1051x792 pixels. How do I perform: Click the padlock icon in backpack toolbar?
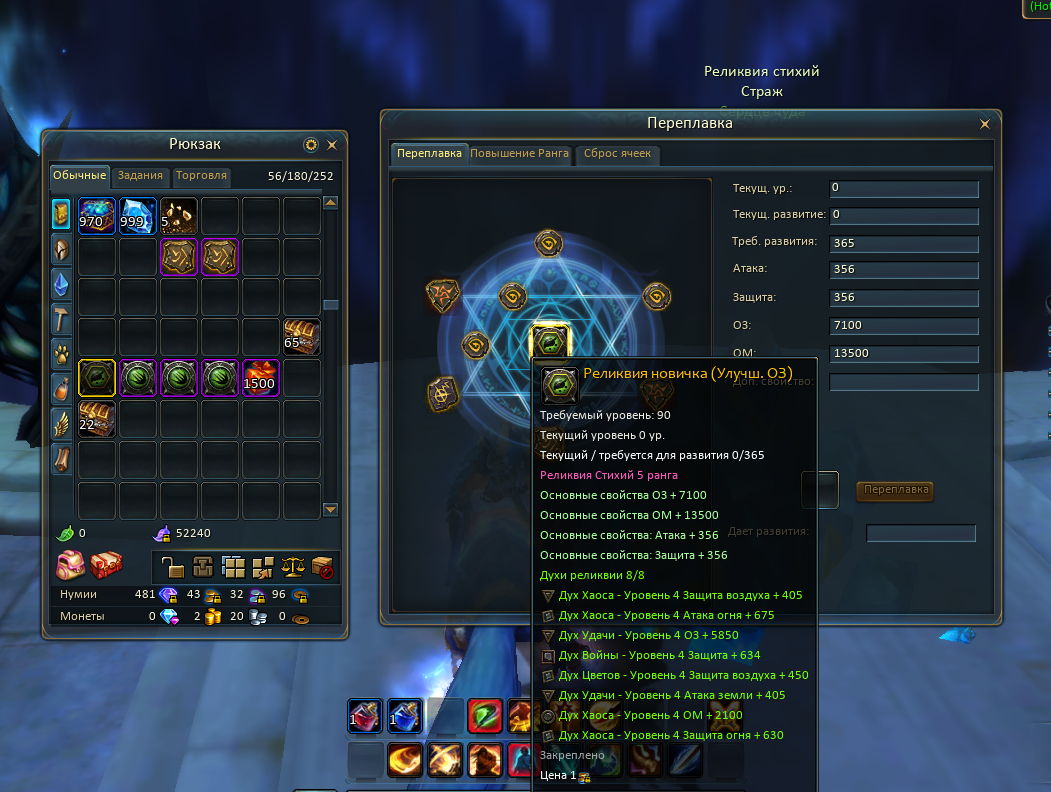(x=175, y=568)
